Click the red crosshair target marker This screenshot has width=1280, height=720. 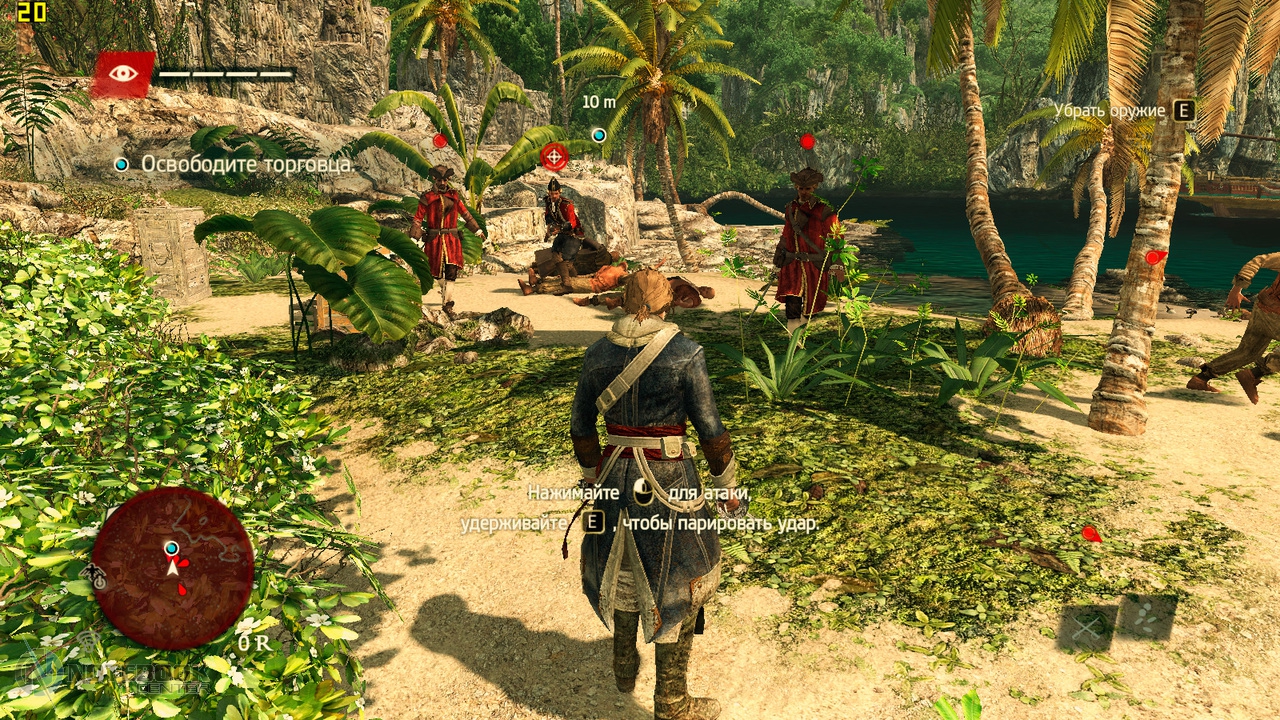click(554, 156)
